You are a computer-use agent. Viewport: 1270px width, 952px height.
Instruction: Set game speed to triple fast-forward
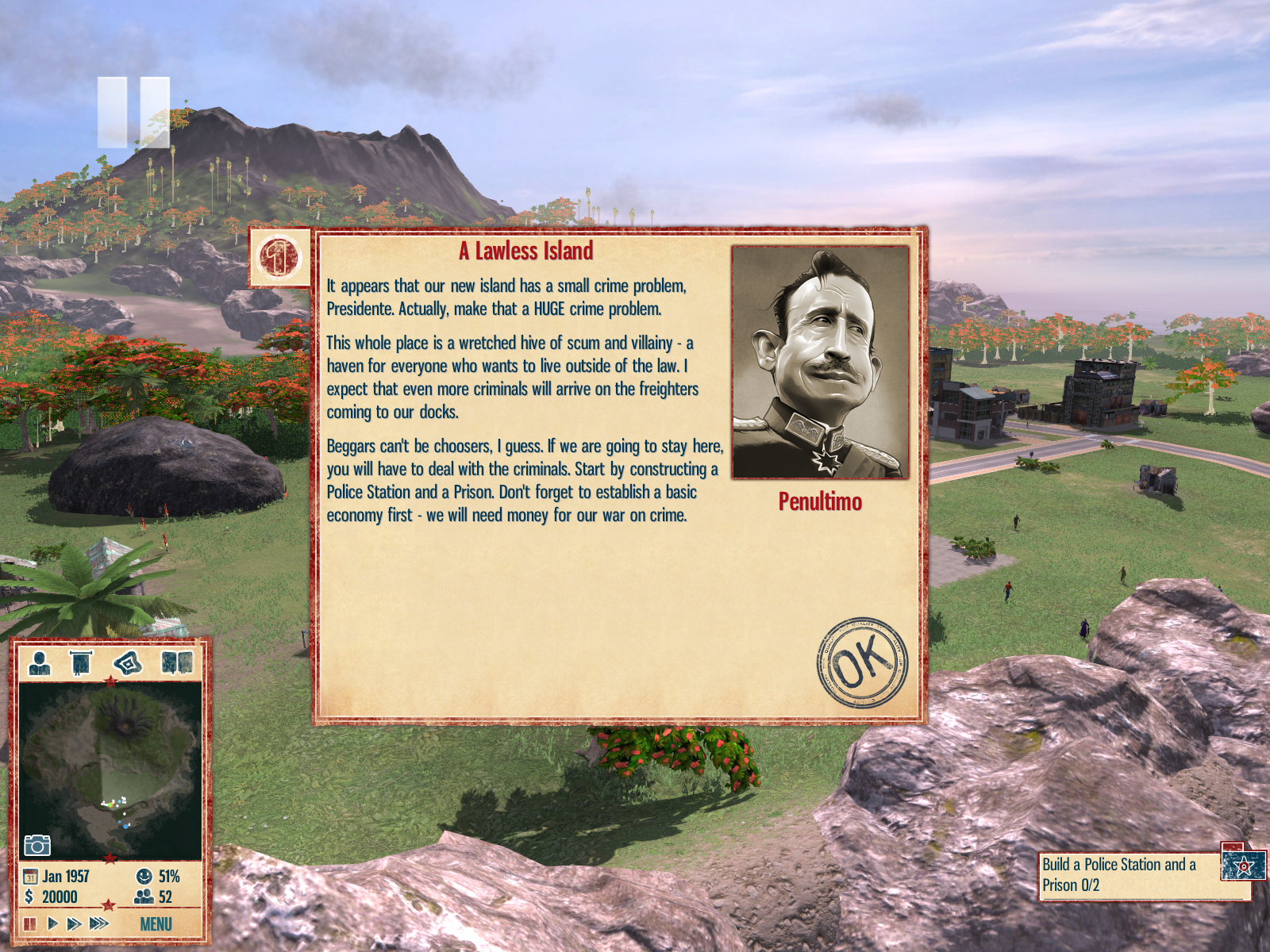[x=98, y=923]
